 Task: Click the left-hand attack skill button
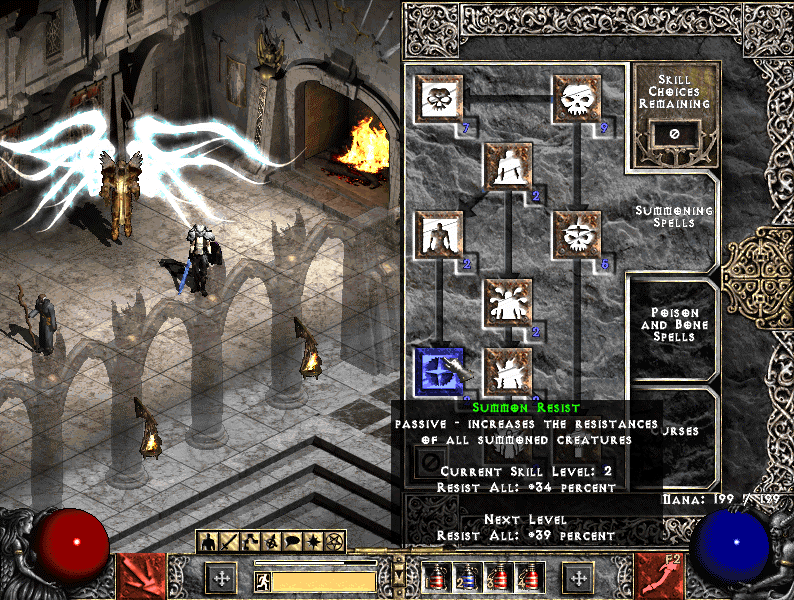(x=143, y=577)
